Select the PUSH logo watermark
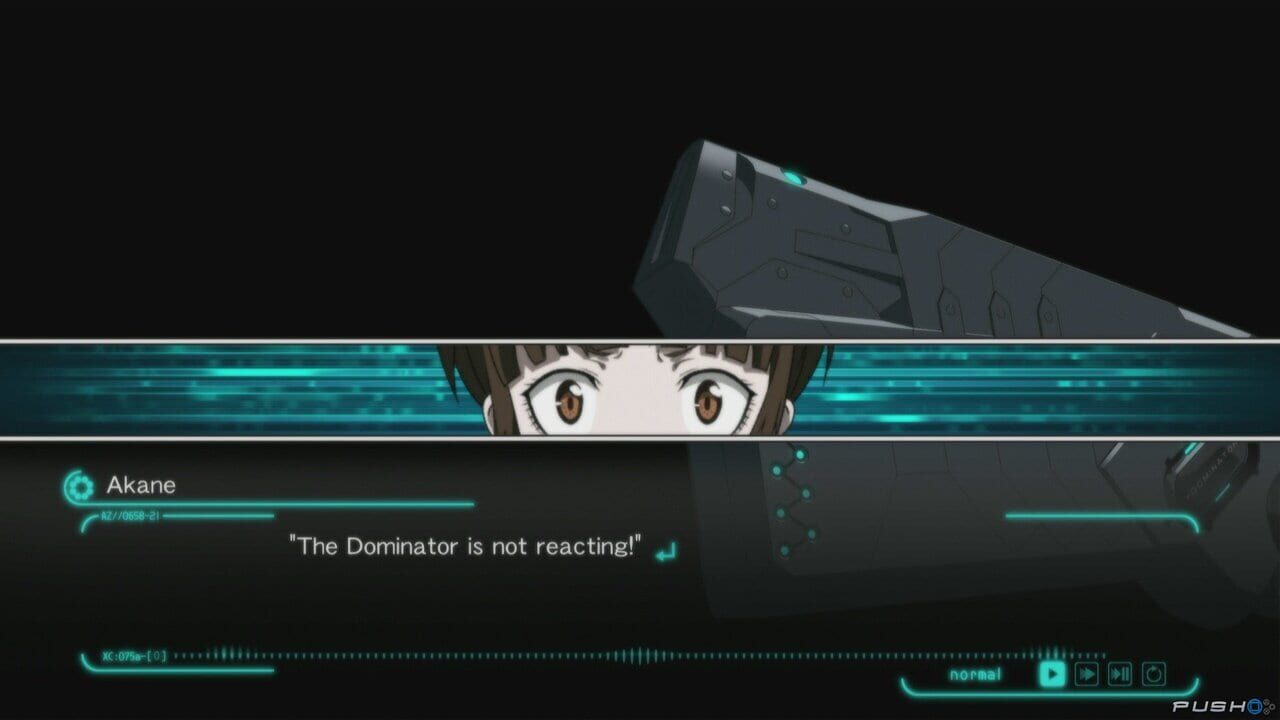1280x720 pixels. click(x=1222, y=706)
